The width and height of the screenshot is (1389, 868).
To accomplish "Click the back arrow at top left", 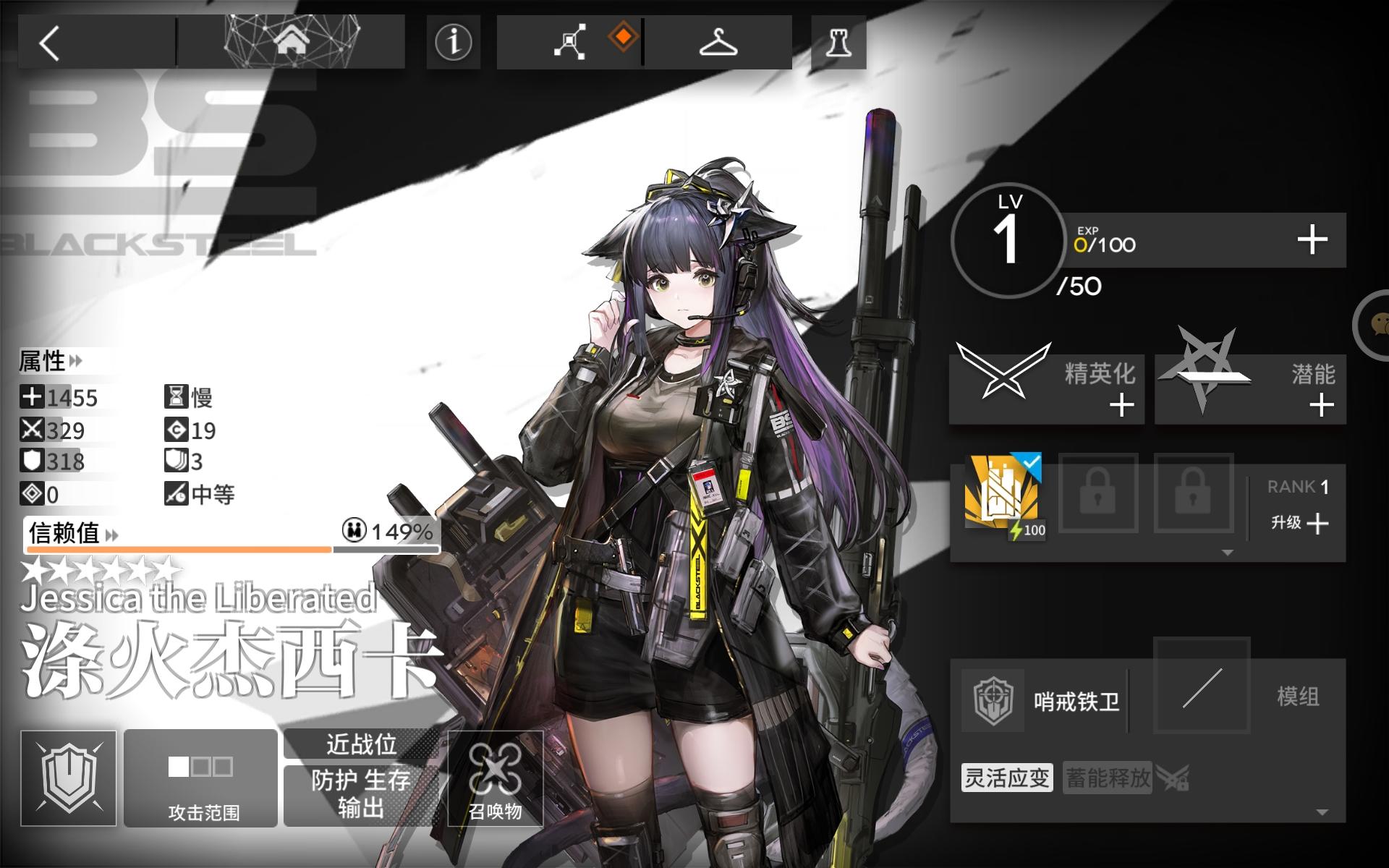I will 49,41.
